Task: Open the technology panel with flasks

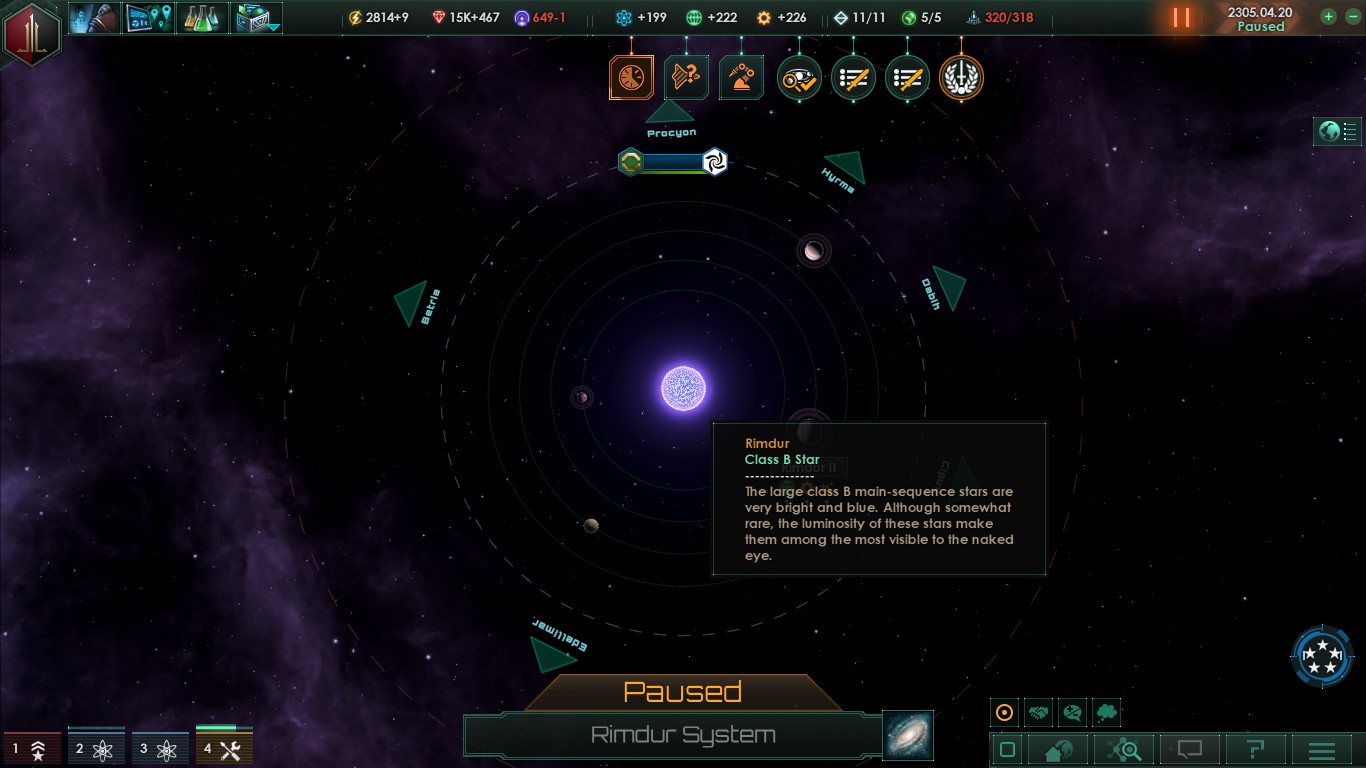Action: pyautogui.click(x=204, y=18)
